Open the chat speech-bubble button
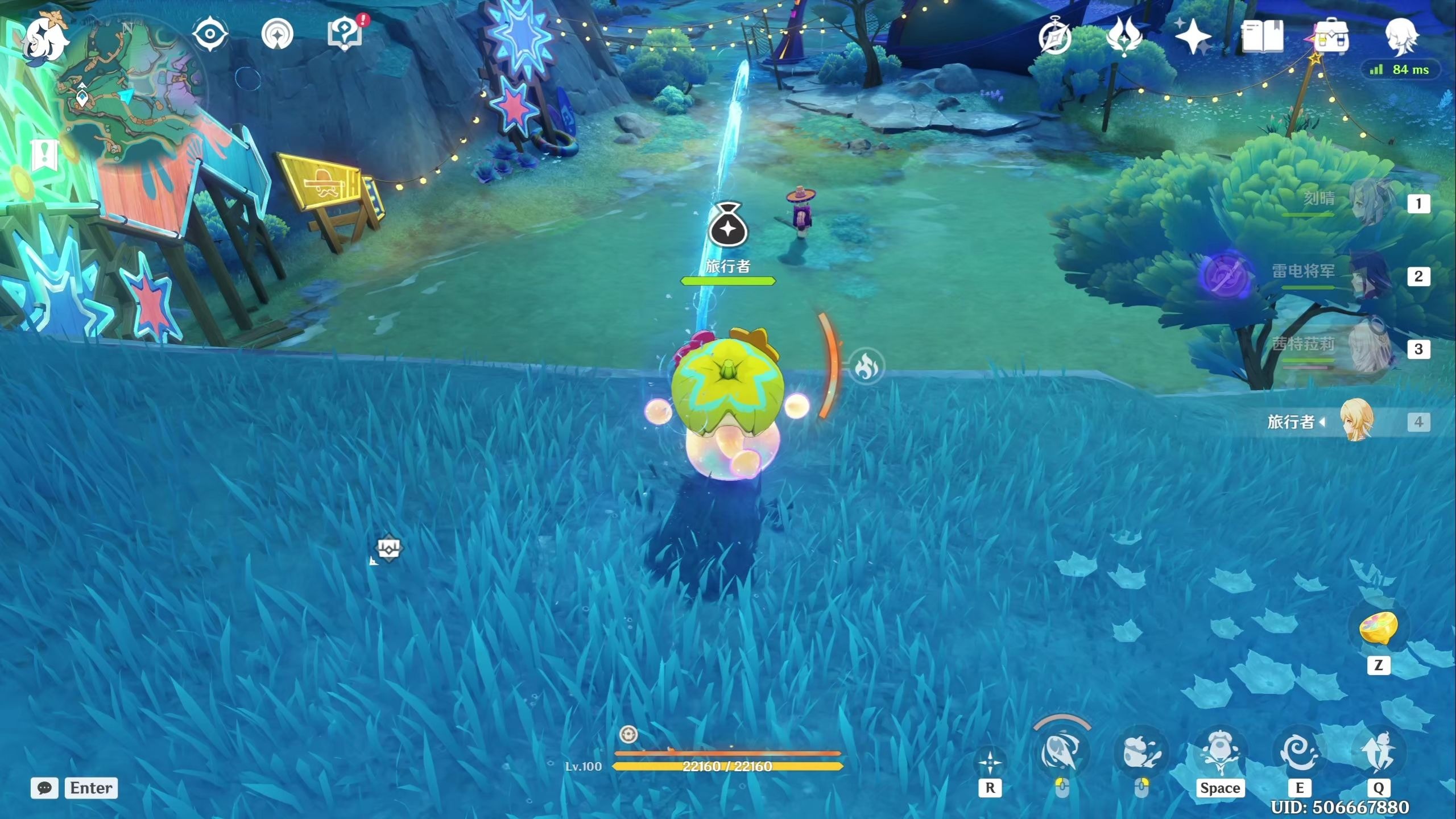The height and width of the screenshot is (819, 1456). (44, 788)
